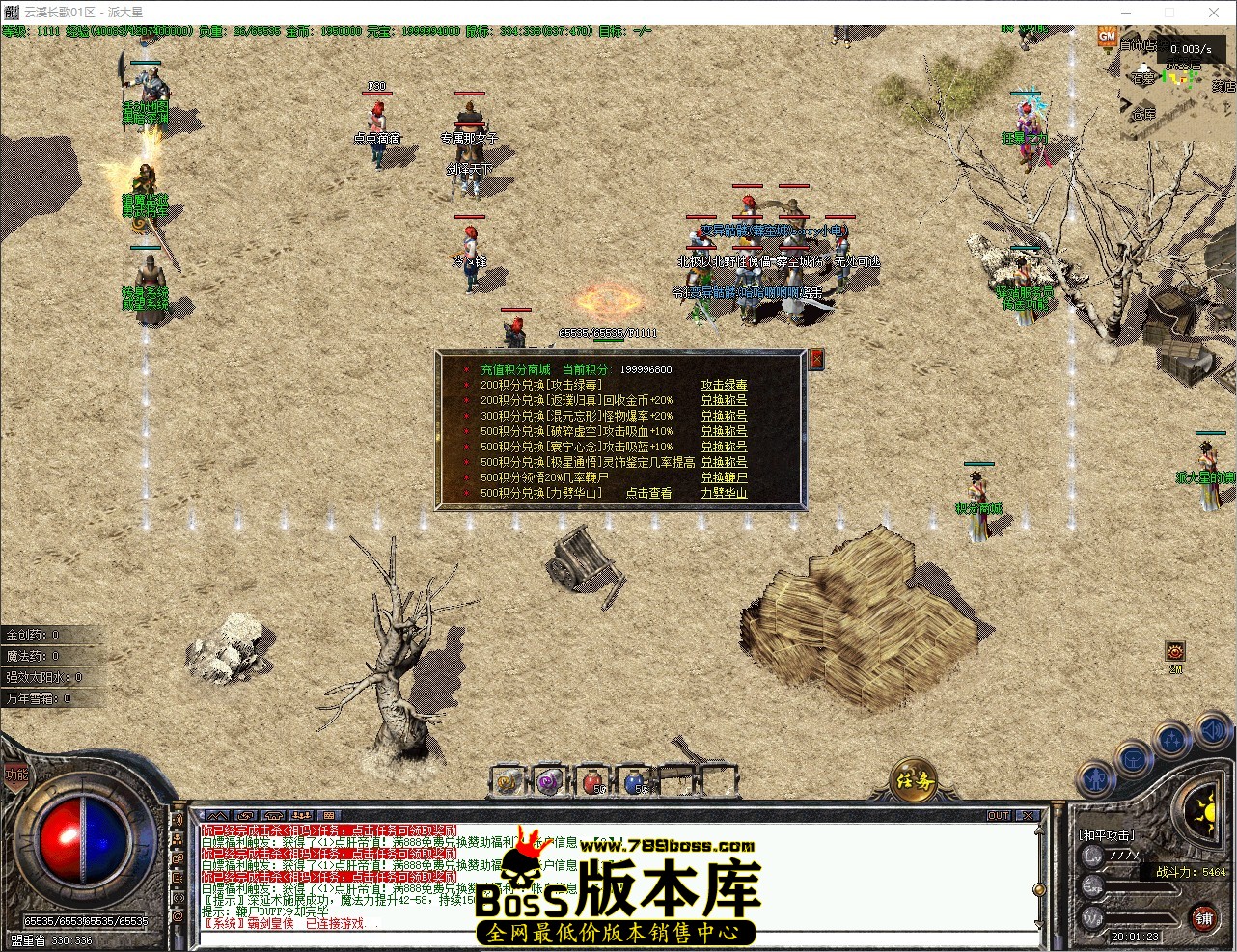The width and height of the screenshot is (1237, 952).
Task: Click the Exp progress bar
Action: (x=1139, y=886)
